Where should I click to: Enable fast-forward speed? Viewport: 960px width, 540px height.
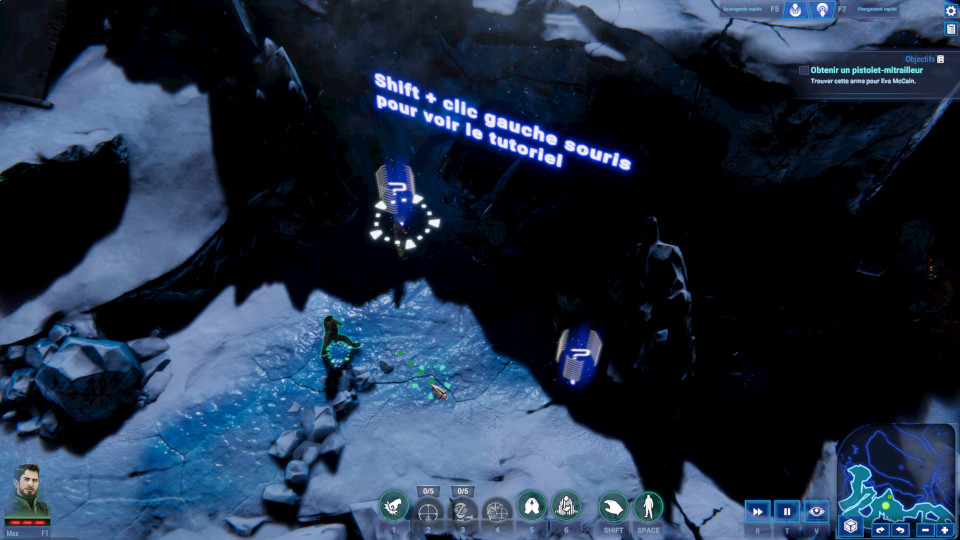pyautogui.click(x=758, y=511)
